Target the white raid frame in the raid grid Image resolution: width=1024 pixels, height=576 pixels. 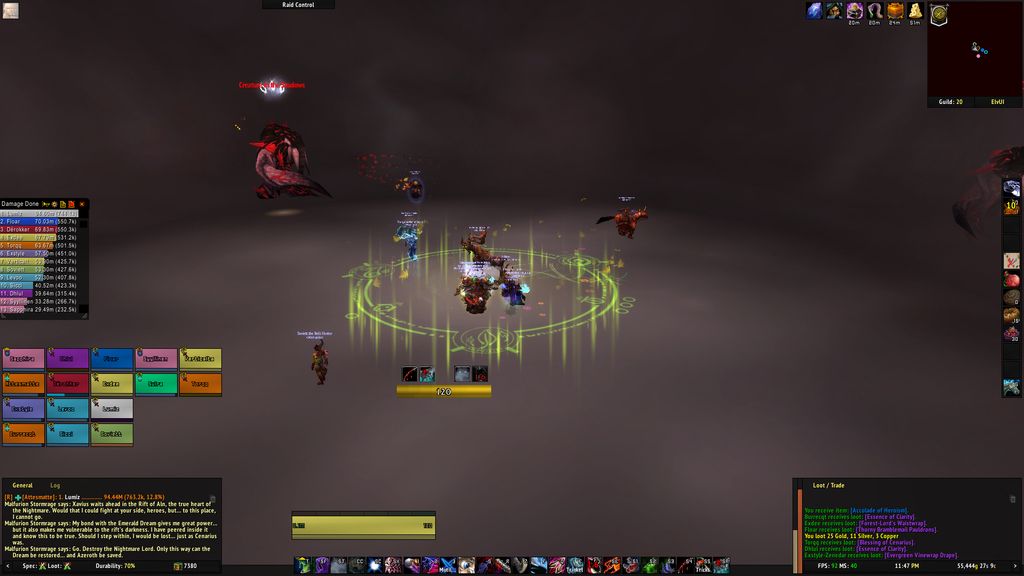tap(112, 408)
